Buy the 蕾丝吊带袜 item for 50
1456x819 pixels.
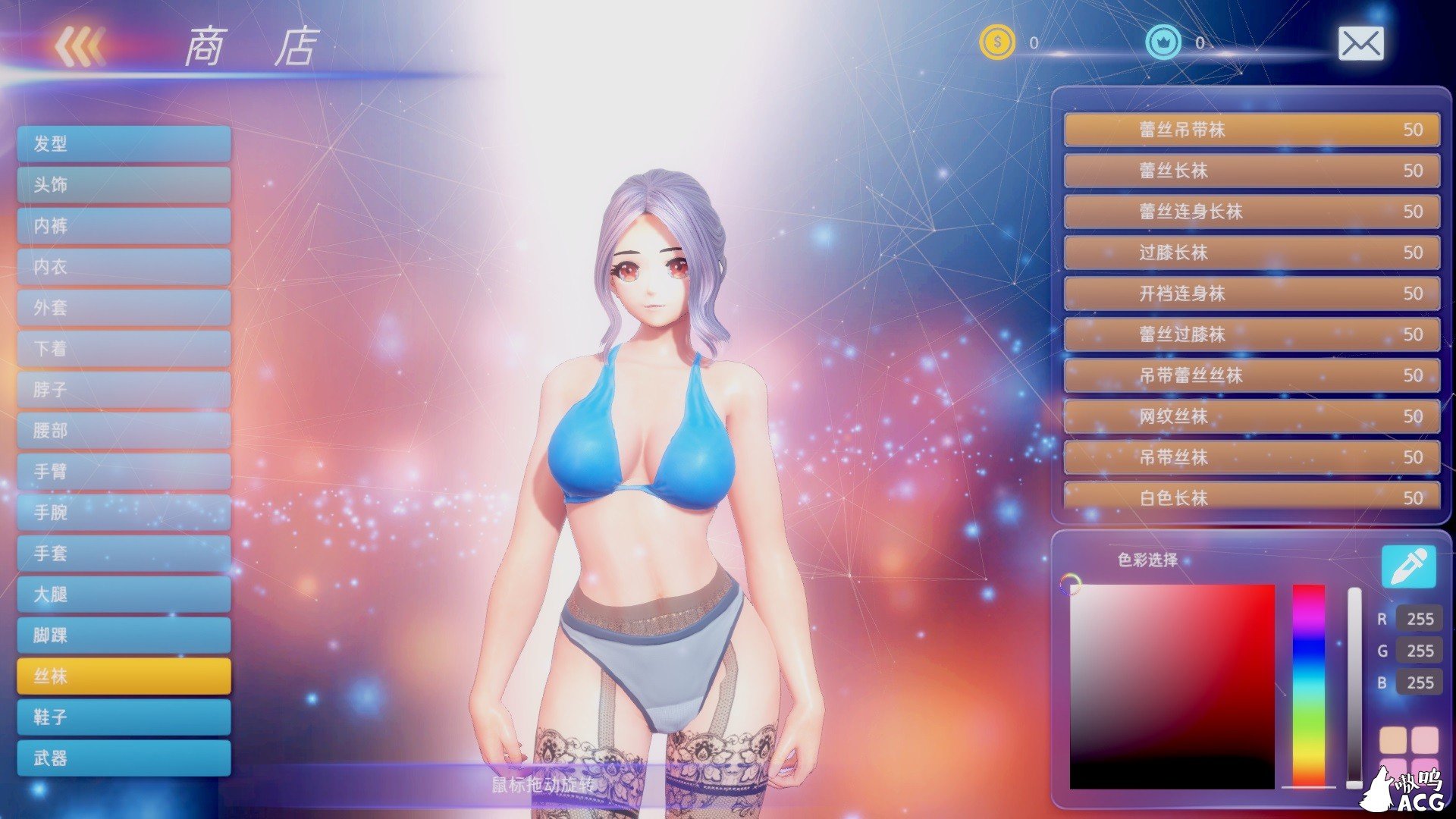[1251, 130]
